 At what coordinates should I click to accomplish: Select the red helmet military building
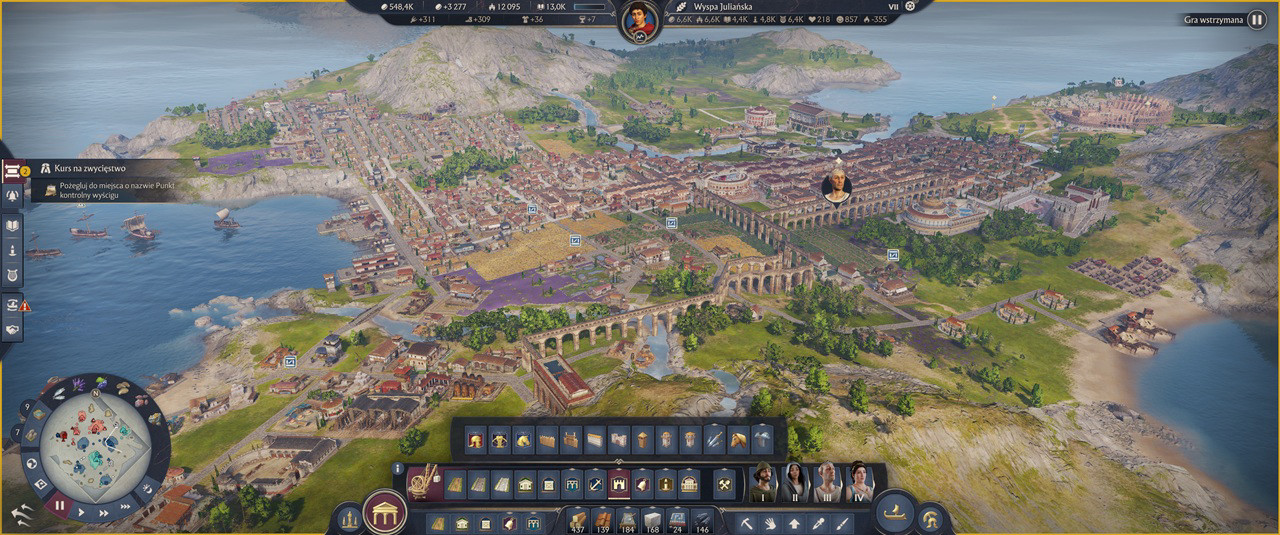pyautogui.click(x=475, y=438)
